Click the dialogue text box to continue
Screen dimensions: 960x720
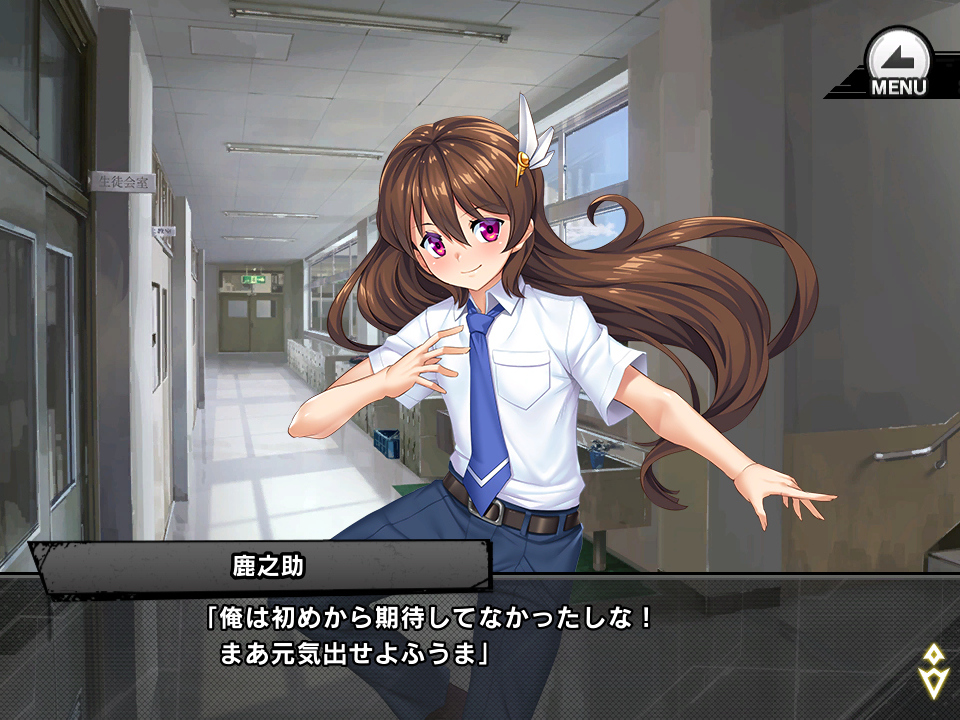click(480, 647)
